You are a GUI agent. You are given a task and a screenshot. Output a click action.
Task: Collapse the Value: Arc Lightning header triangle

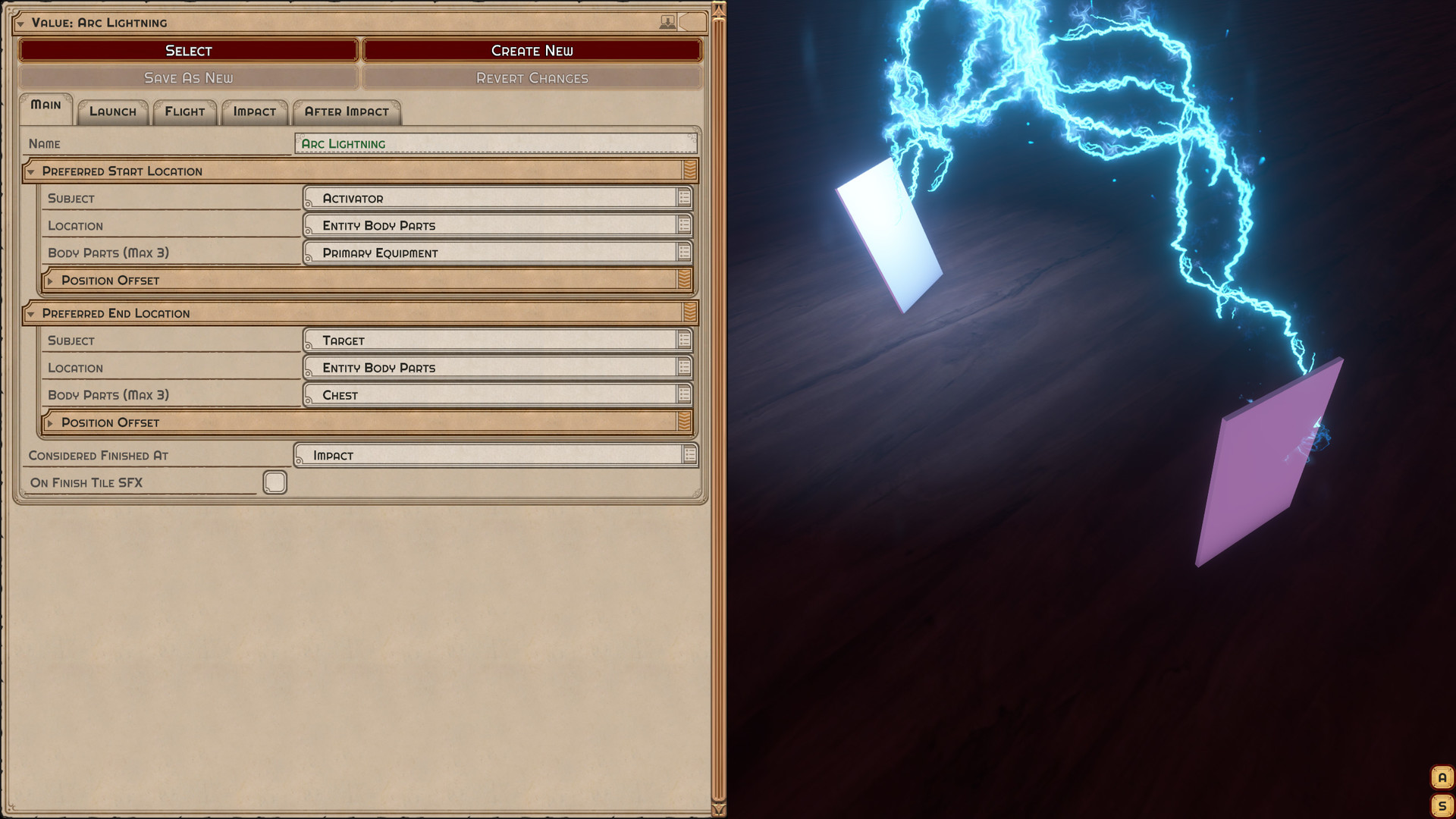click(22, 23)
